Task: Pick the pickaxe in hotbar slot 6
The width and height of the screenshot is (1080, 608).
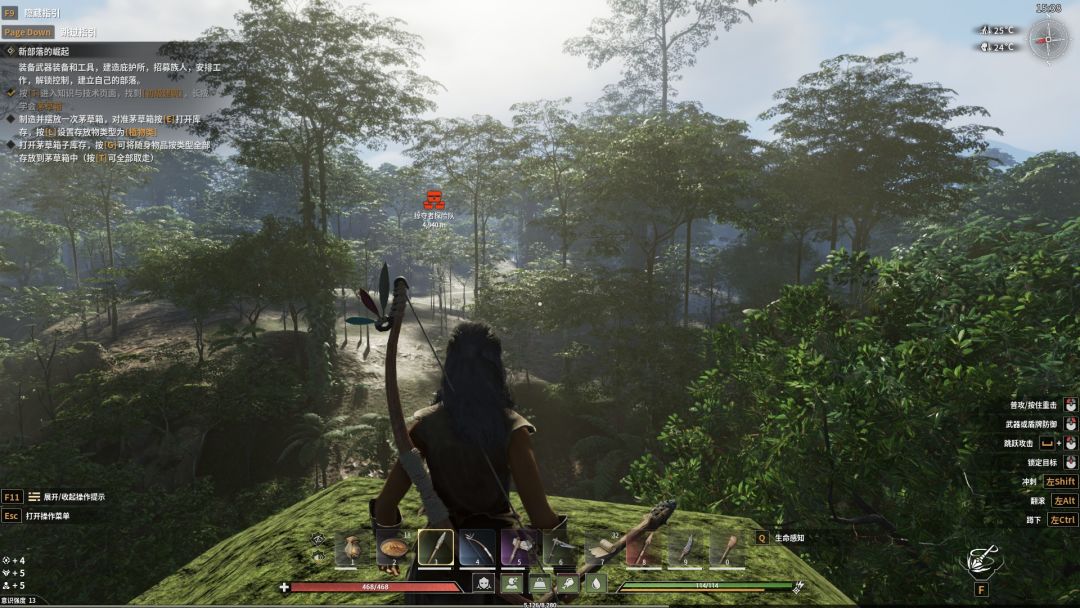Action: [x=561, y=548]
